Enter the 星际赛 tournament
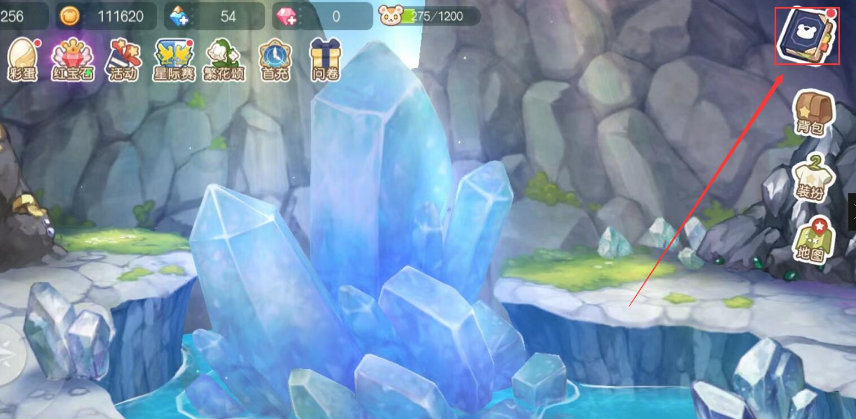Image resolution: width=856 pixels, height=419 pixels. click(173, 59)
